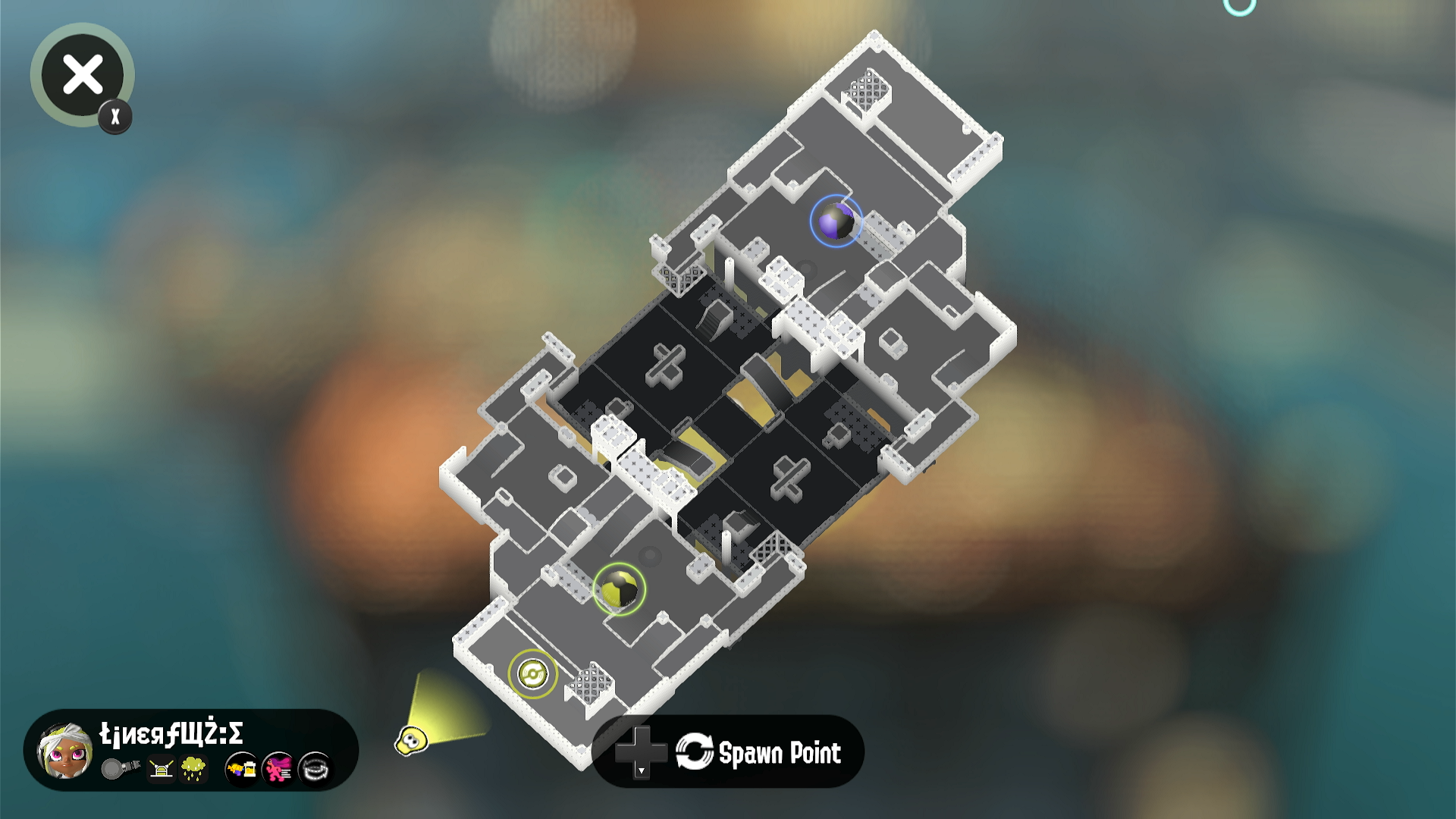The height and width of the screenshot is (819, 1456).
Task: Close the map with the X button
Action: click(x=82, y=75)
